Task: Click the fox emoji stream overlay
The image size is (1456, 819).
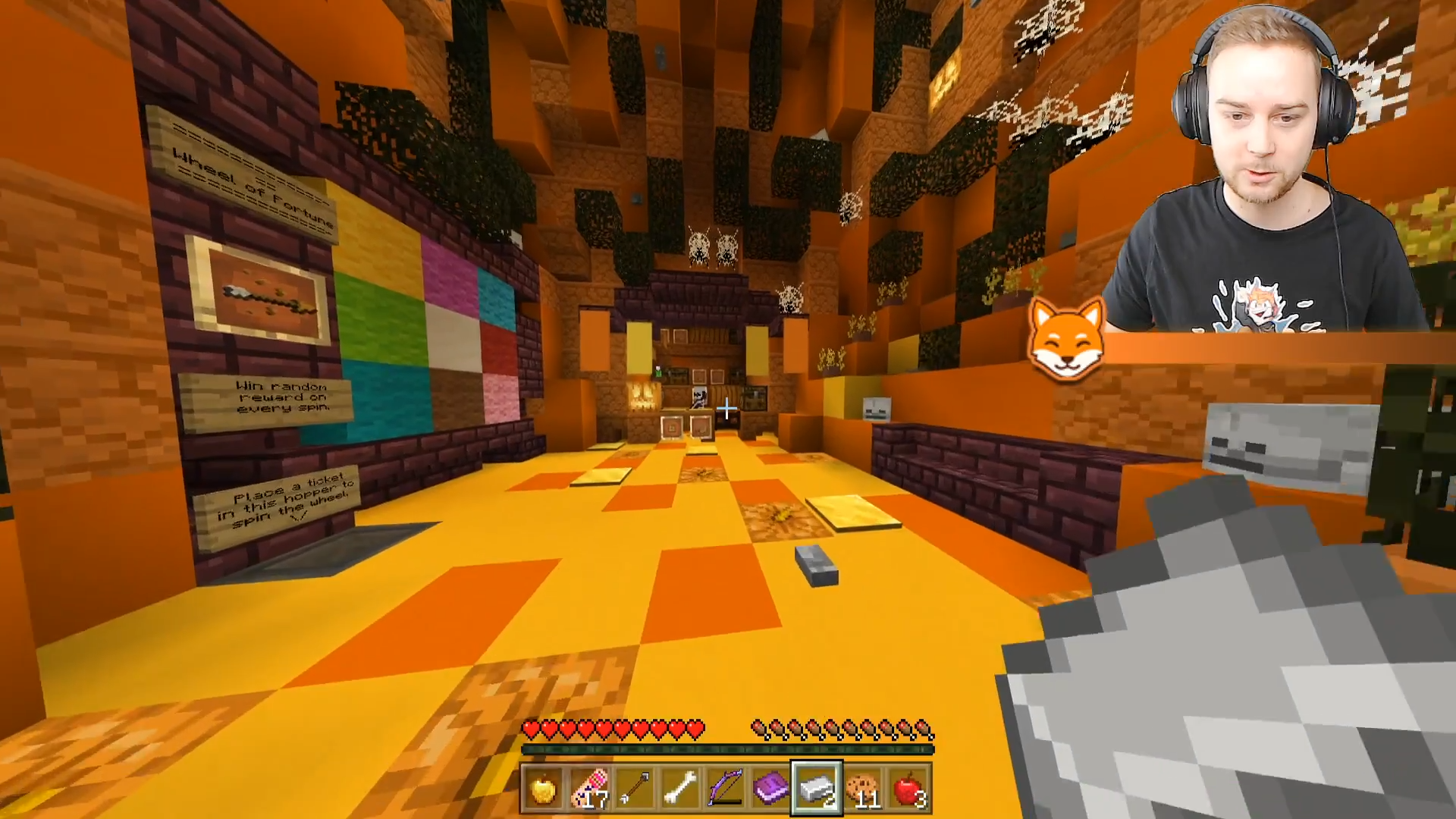Action: pos(1065,340)
